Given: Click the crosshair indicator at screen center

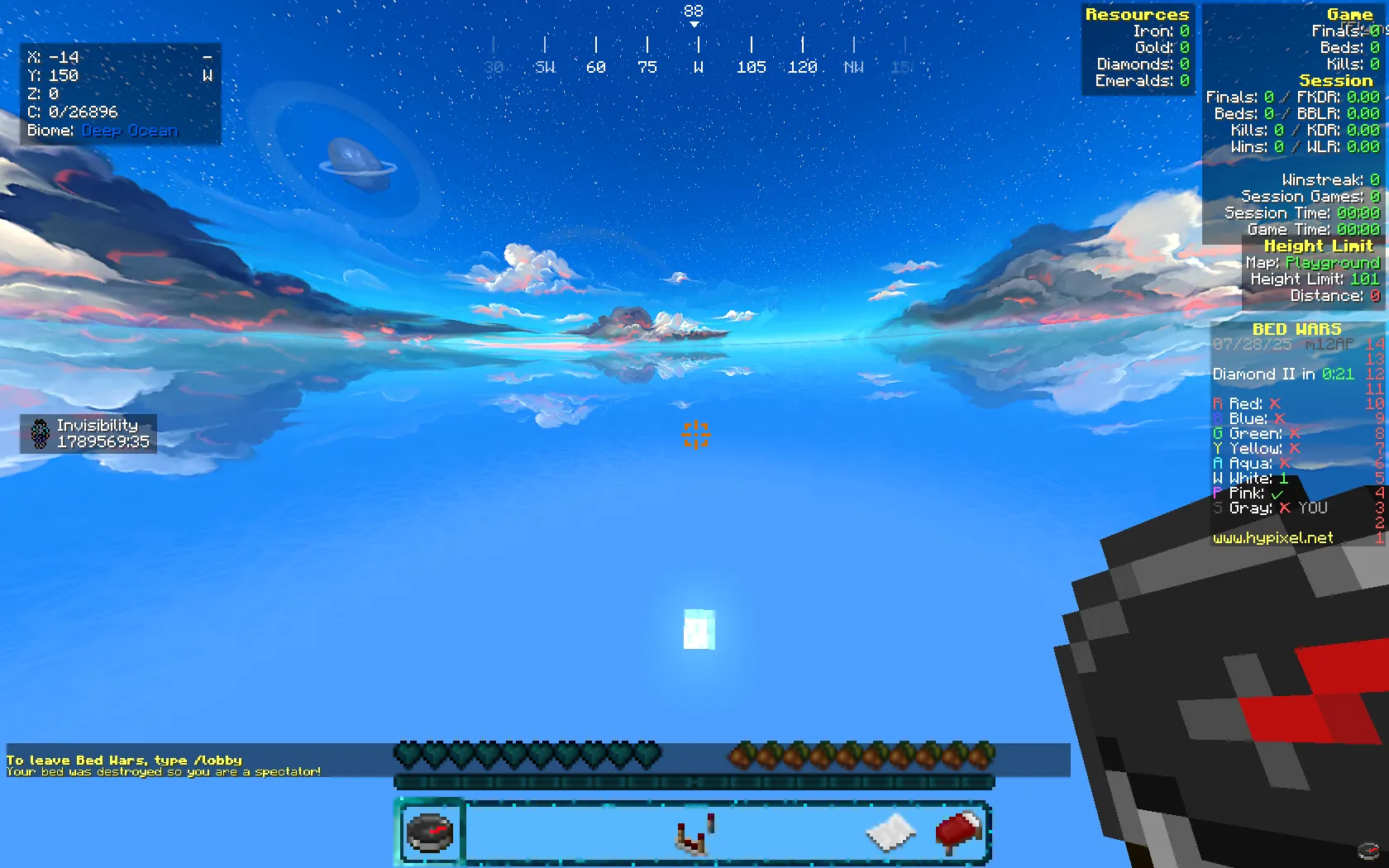Looking at the screenshot, I should (695, 434).
